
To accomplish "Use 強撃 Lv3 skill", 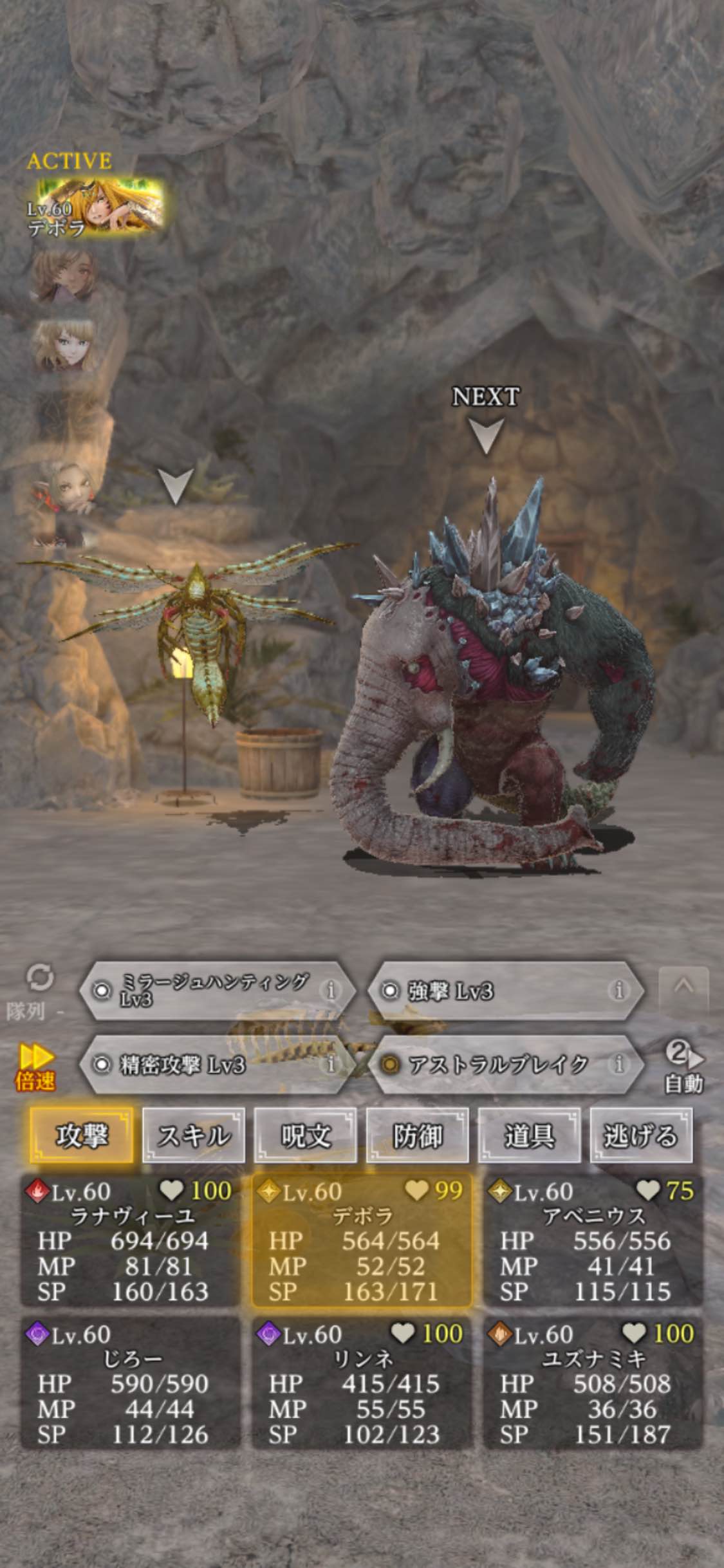I will tap(496, 991).
